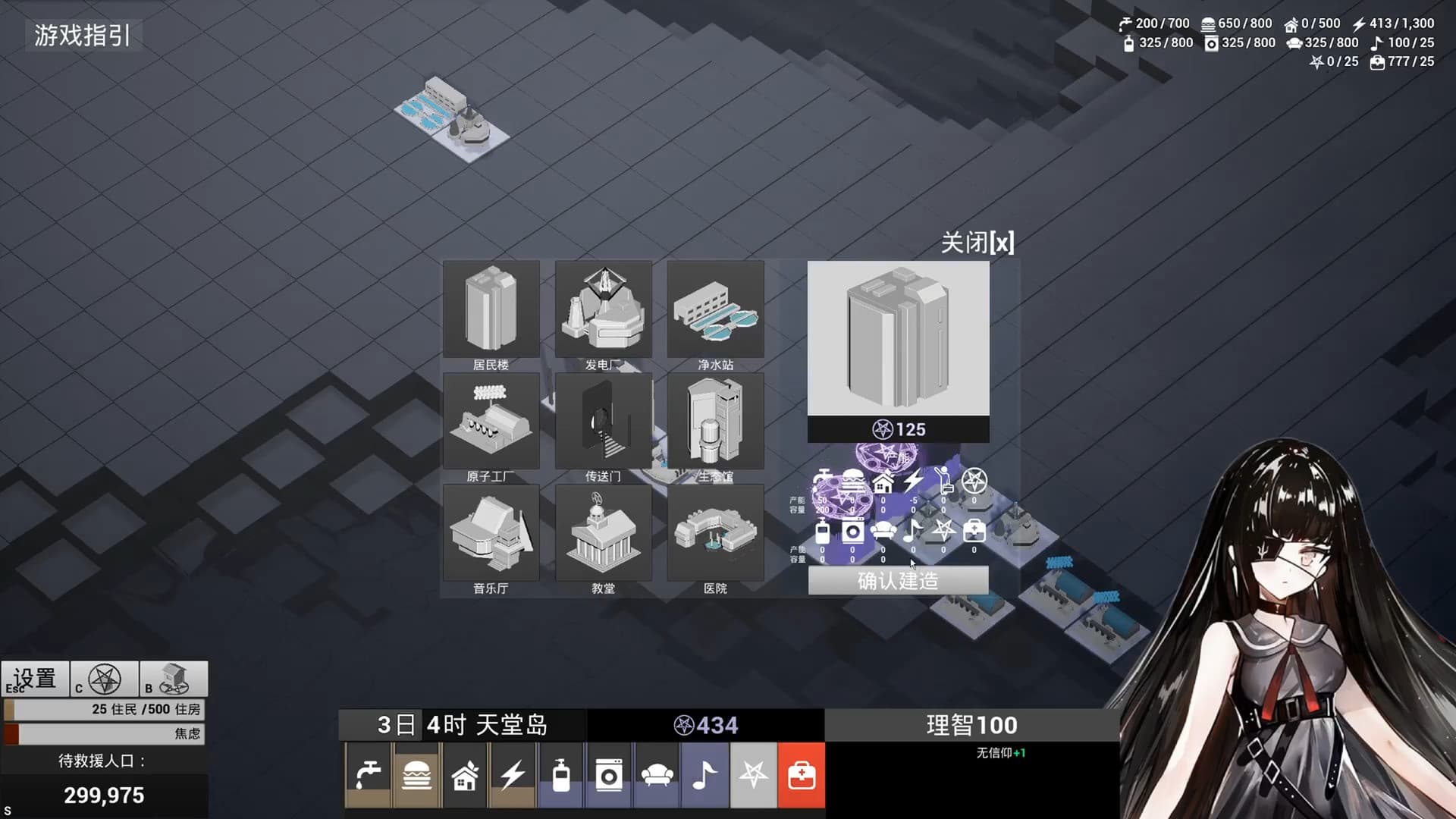Screen dimensions: 1456x819
Task: Toggle the pentagram faith icon in bottom bar
Action: tap(753, 774)
